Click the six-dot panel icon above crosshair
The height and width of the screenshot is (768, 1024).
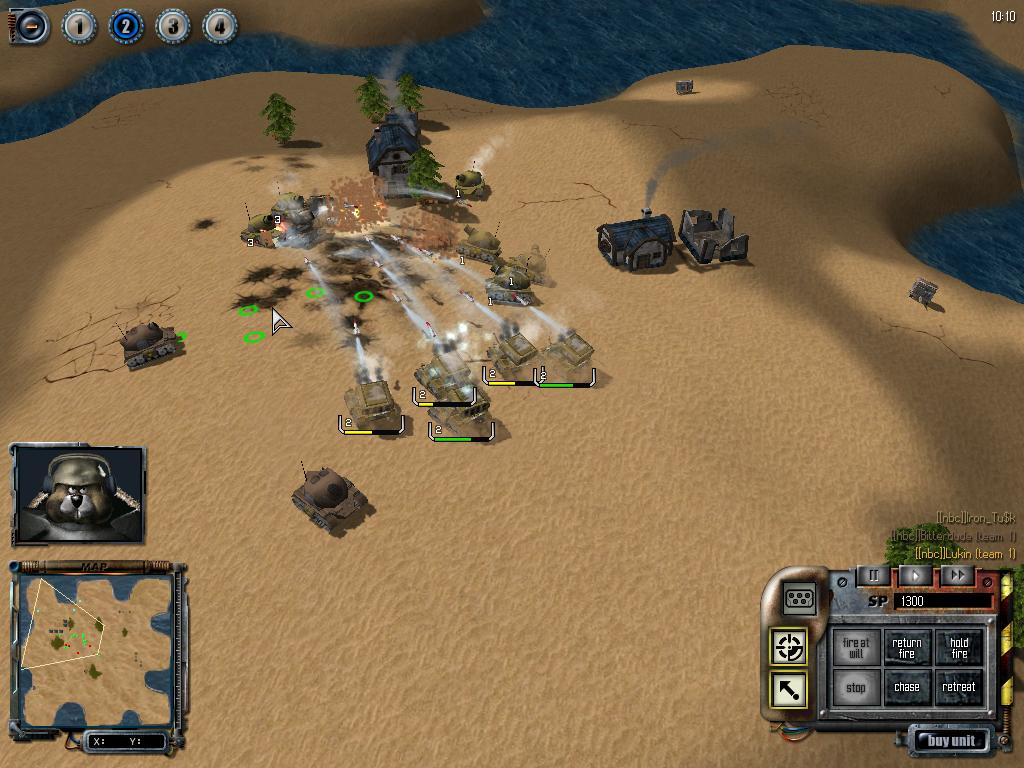[800, 598]
